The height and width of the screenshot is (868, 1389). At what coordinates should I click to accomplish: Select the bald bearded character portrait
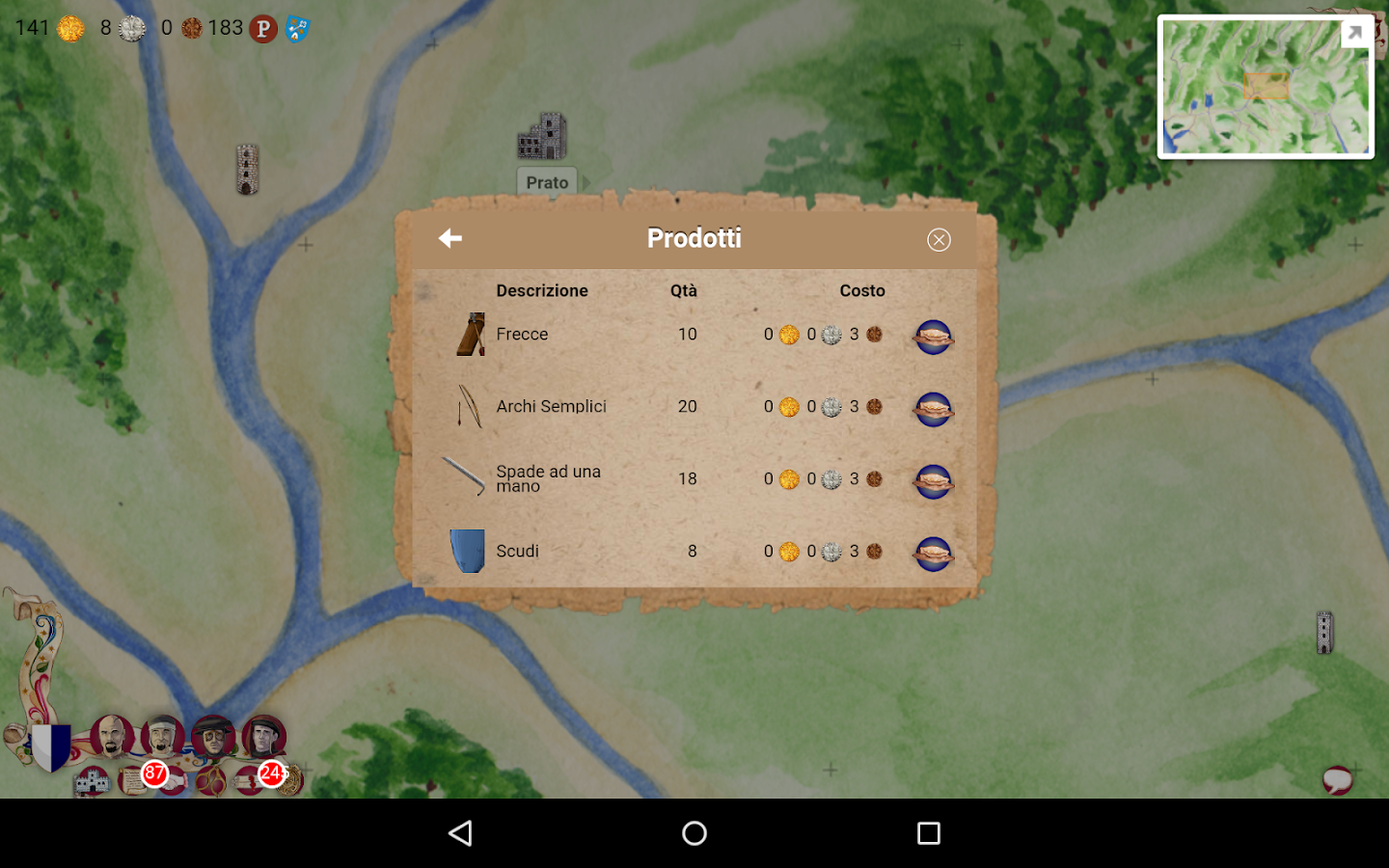click(x=111, y=737)
